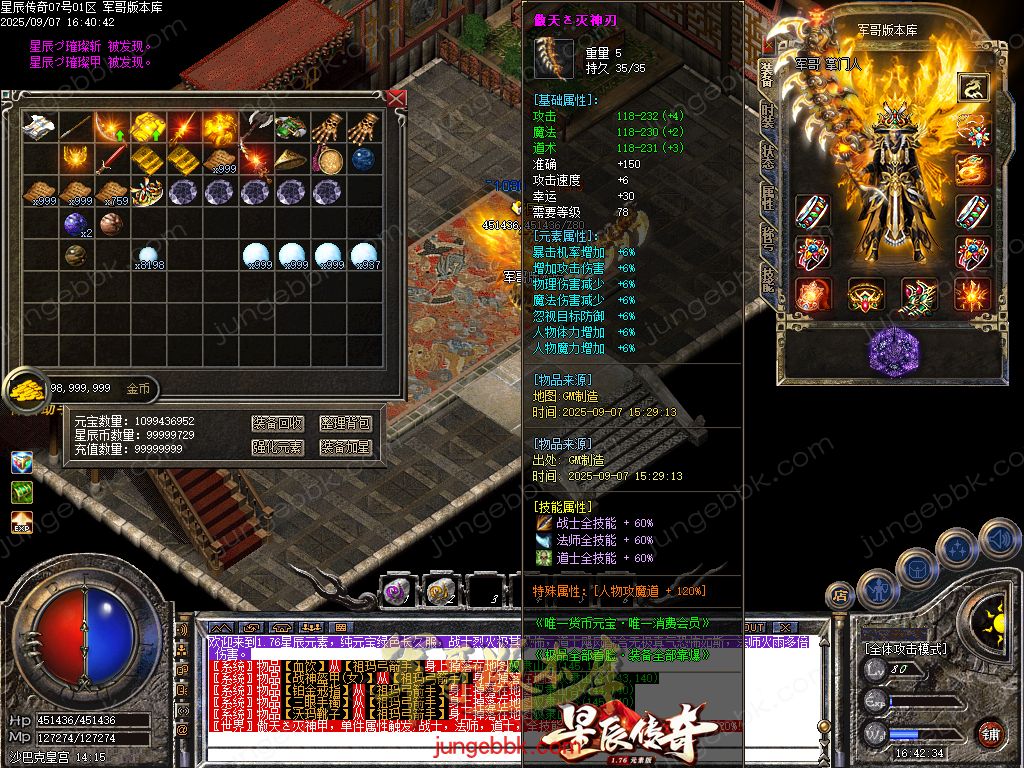
Task: Click the purple hexagon gem slot
Action: 893,352
